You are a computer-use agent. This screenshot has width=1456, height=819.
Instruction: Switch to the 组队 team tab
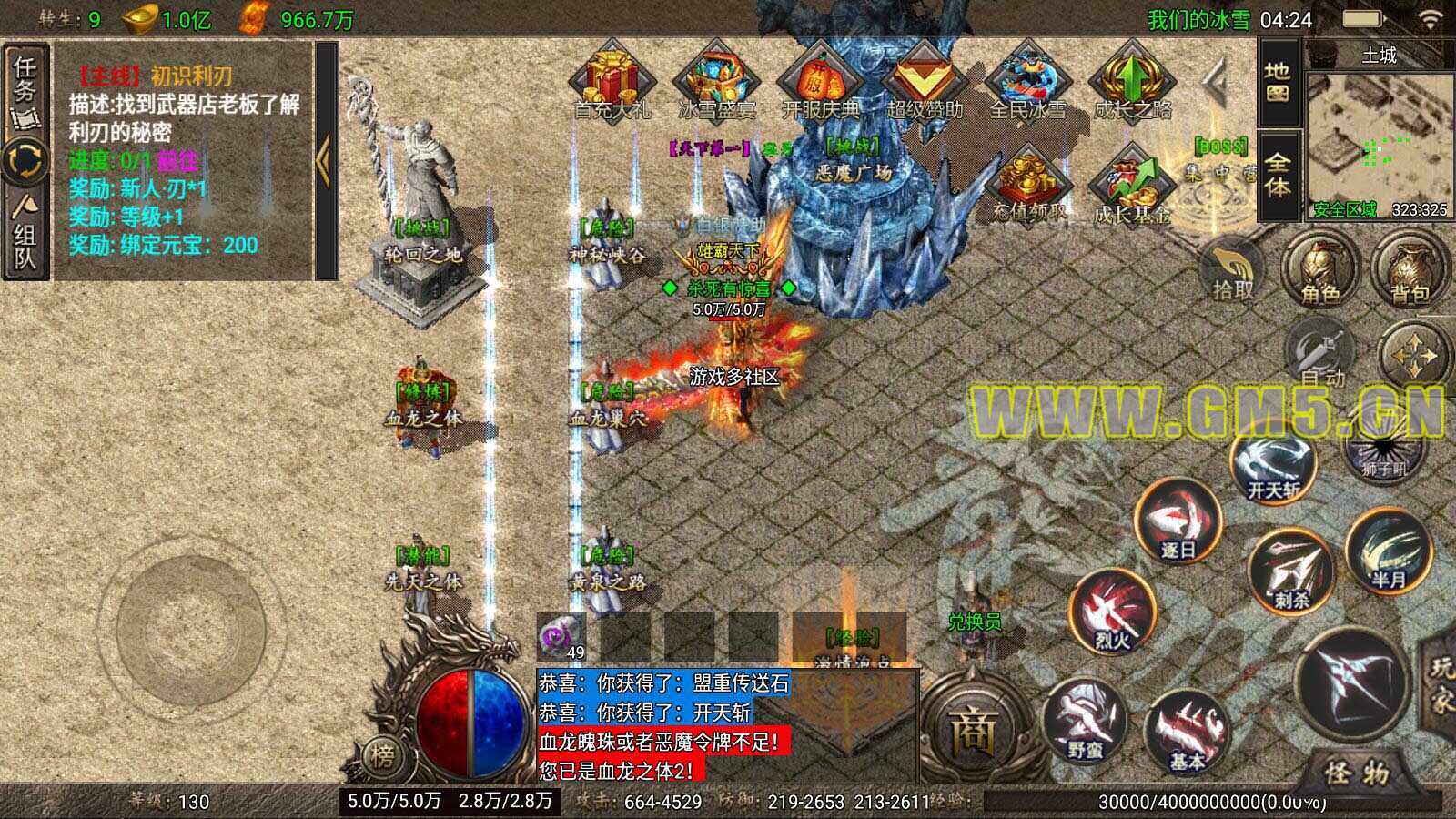point(25,238)
